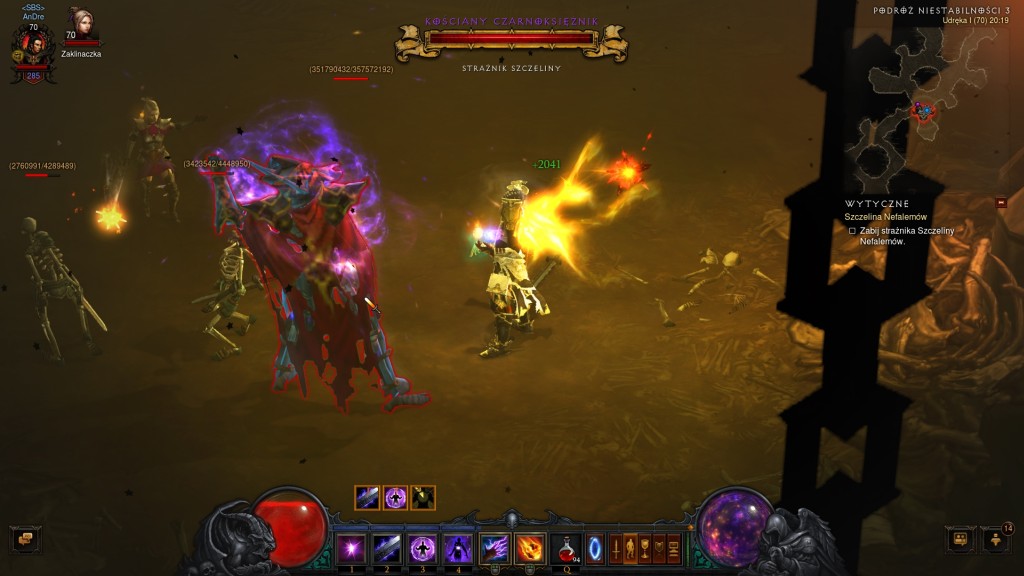Viewport: 1024px width, 576px height.
Task: Click the square button beside friends list
Action: (961, 539)
